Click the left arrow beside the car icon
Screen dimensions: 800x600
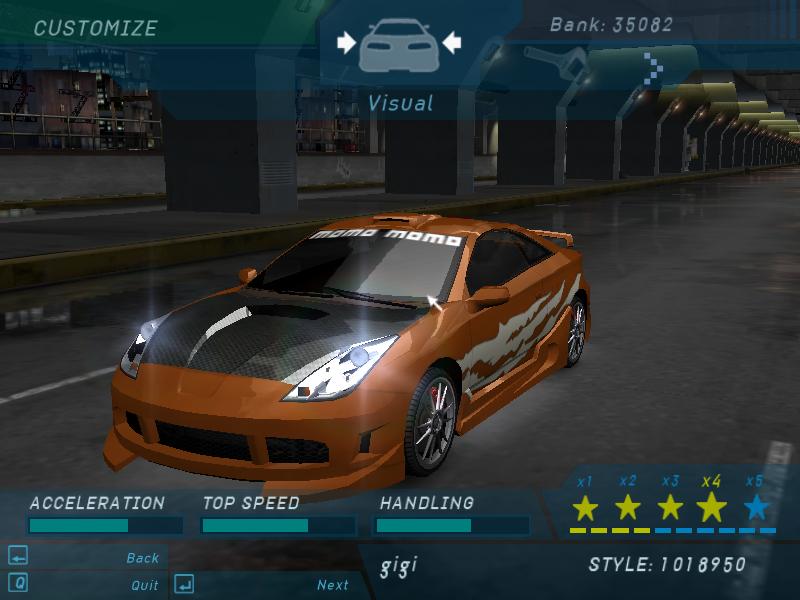[346, 42]
